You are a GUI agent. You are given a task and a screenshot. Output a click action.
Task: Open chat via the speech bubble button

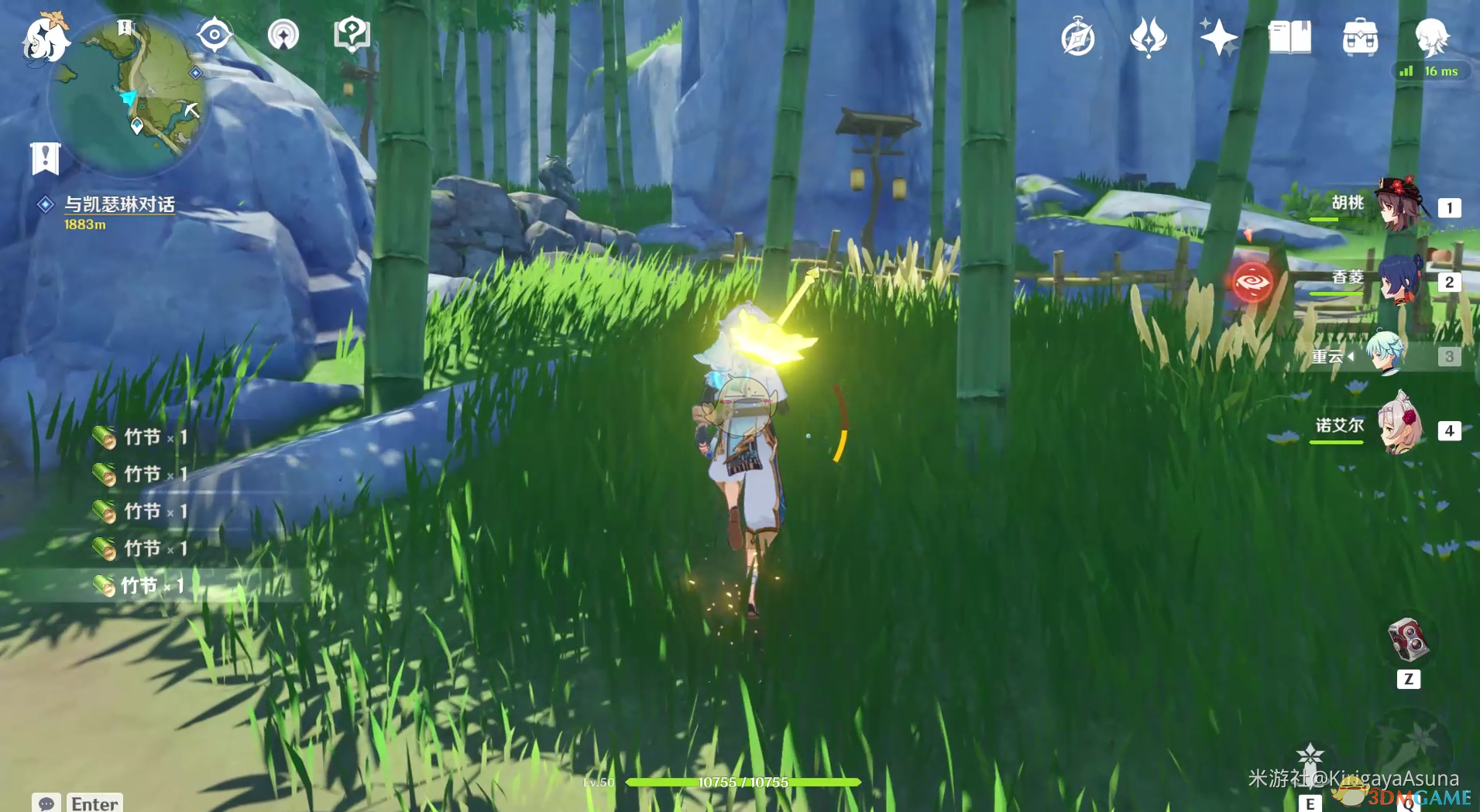pos(46,803)
